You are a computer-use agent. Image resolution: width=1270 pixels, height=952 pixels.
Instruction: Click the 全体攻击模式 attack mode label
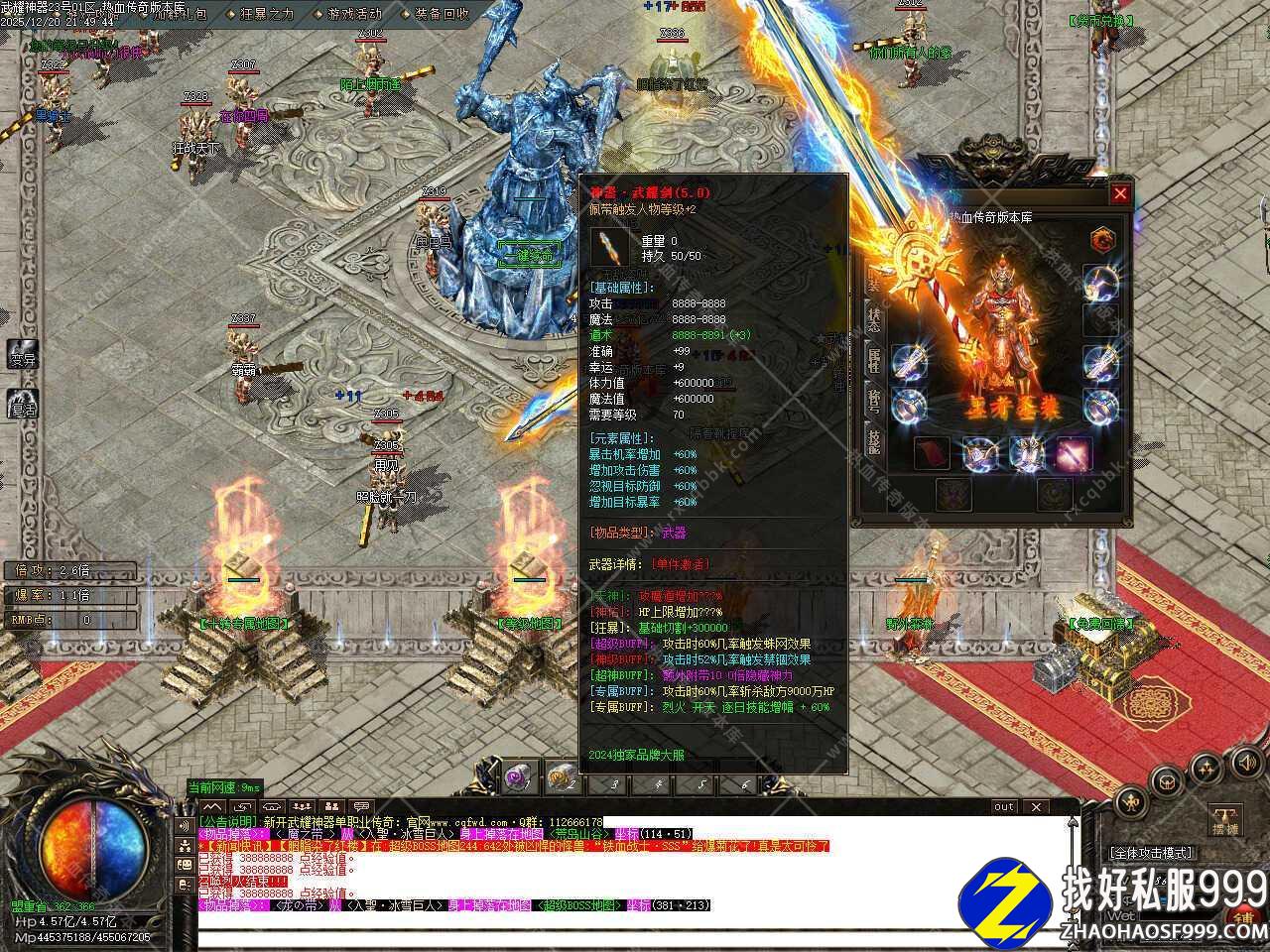click(1151, 853)
